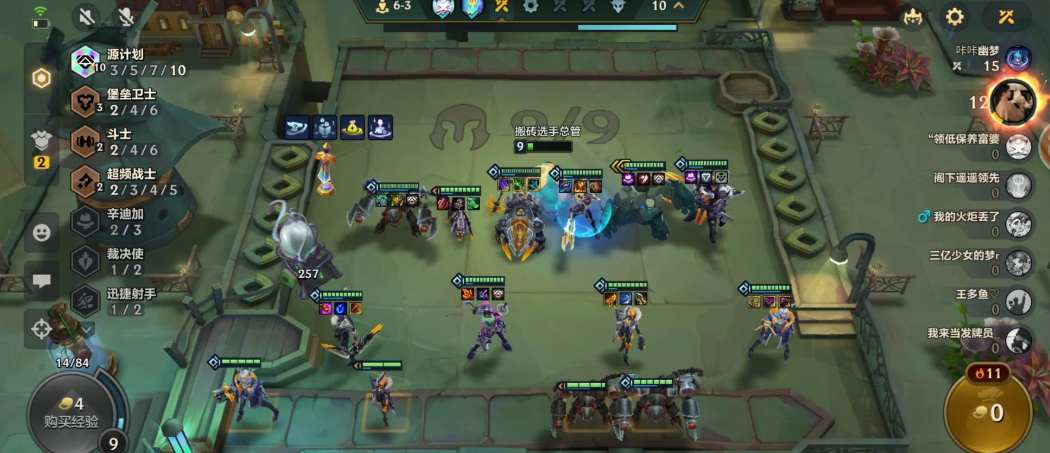Select the 堡垒卫士 trait entry
The height and width of the screenshot is (453, 1050).
click(x=125, y=101)
